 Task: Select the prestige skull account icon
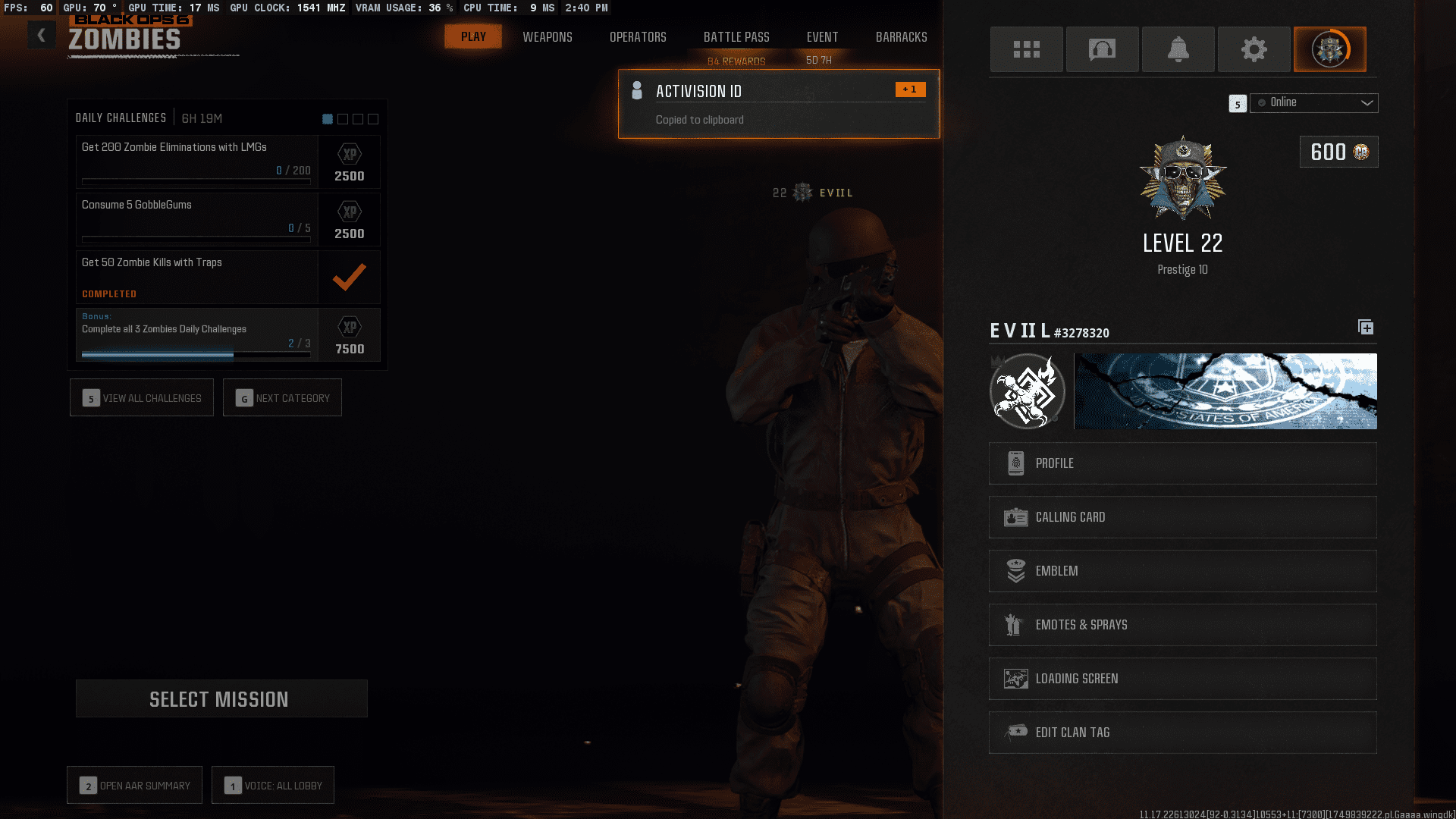1330,49
